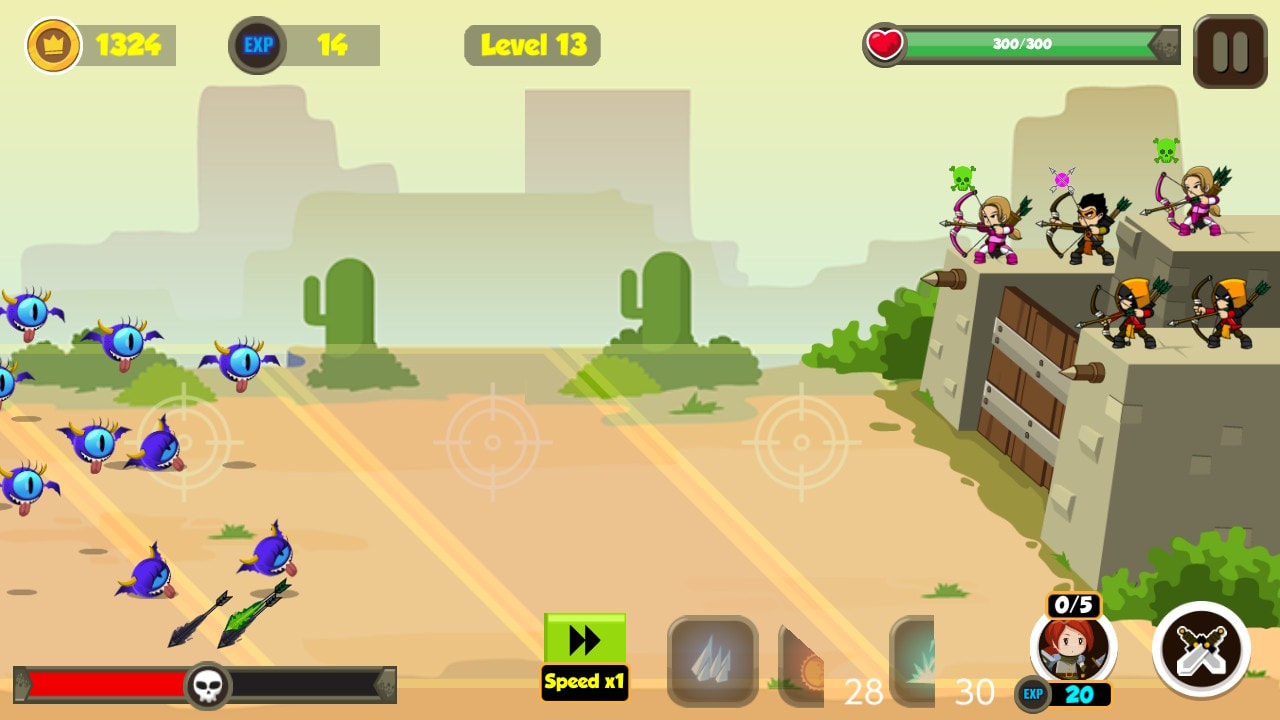Click the 1324 coin counter

(127, 43)
